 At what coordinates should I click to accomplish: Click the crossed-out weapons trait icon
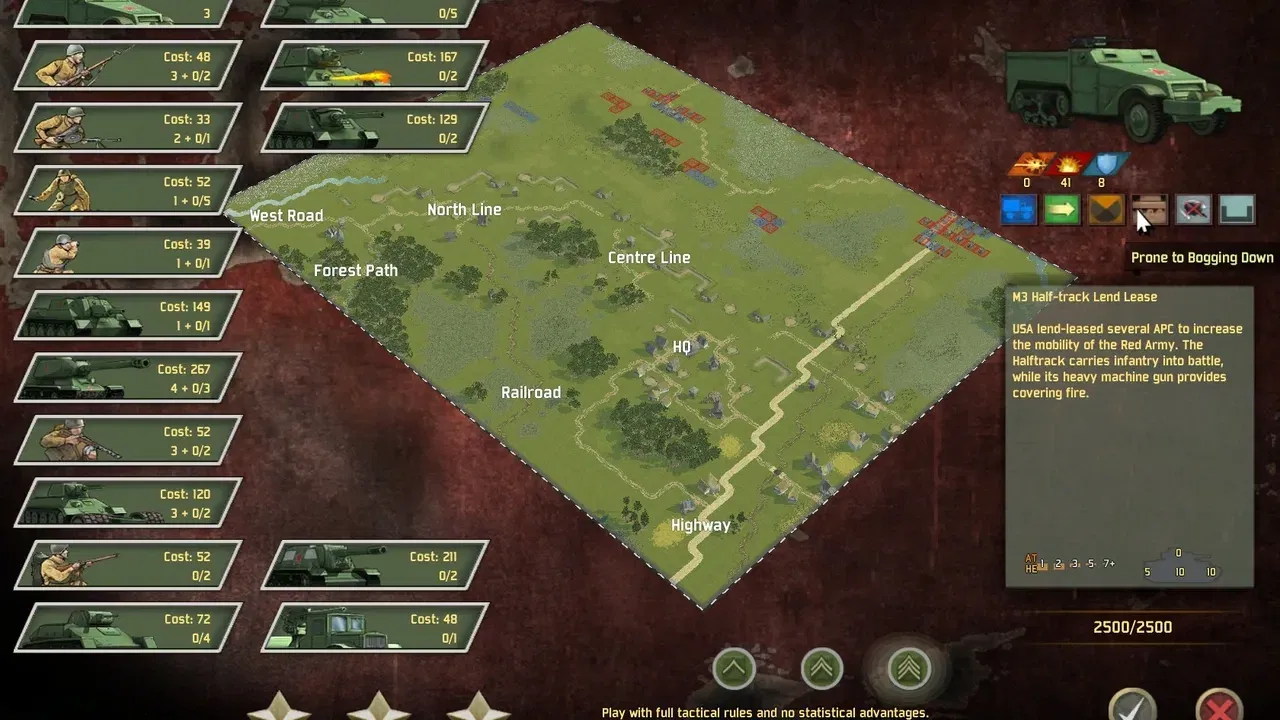point(1193,210)
